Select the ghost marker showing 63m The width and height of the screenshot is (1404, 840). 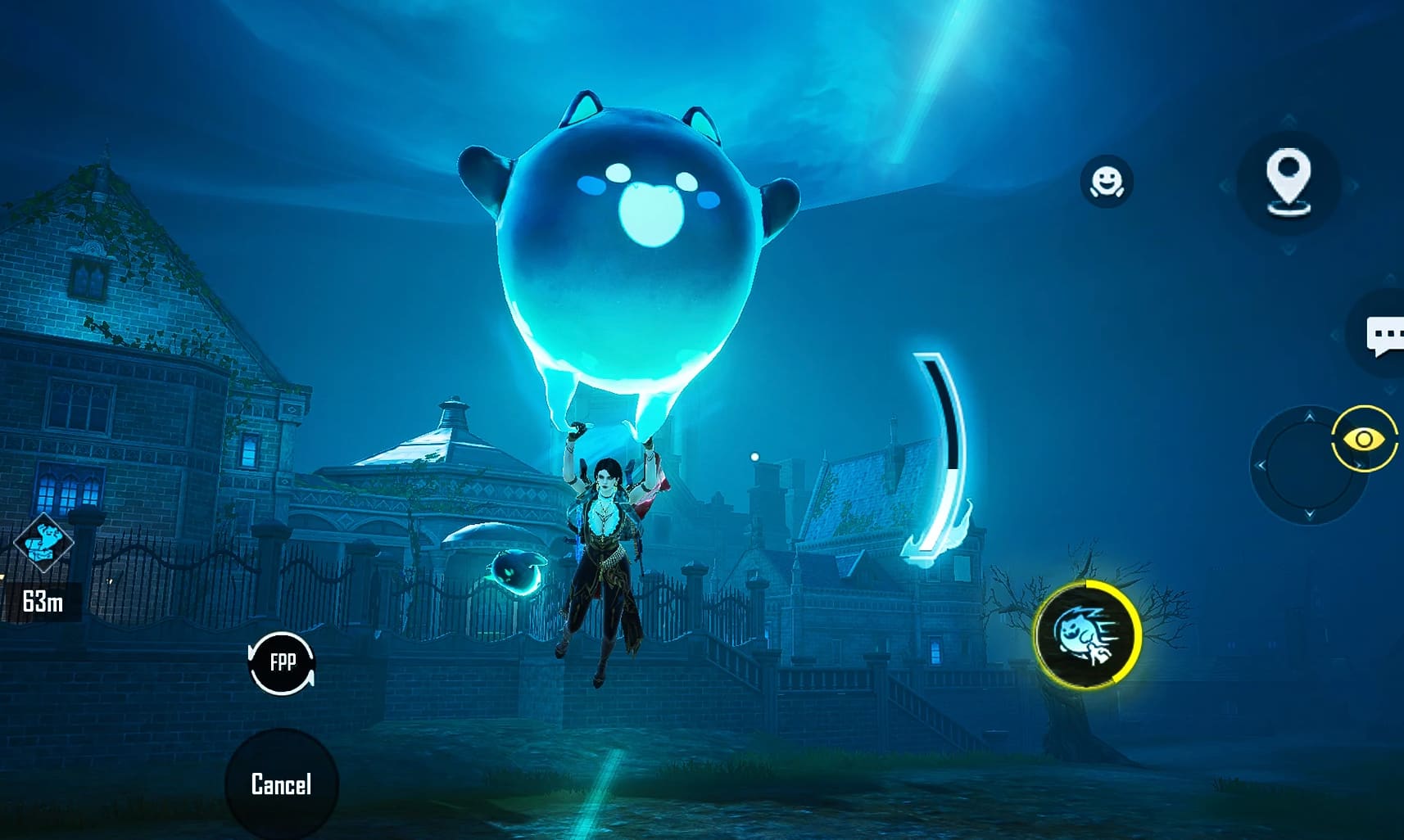[x=44, y=543]
